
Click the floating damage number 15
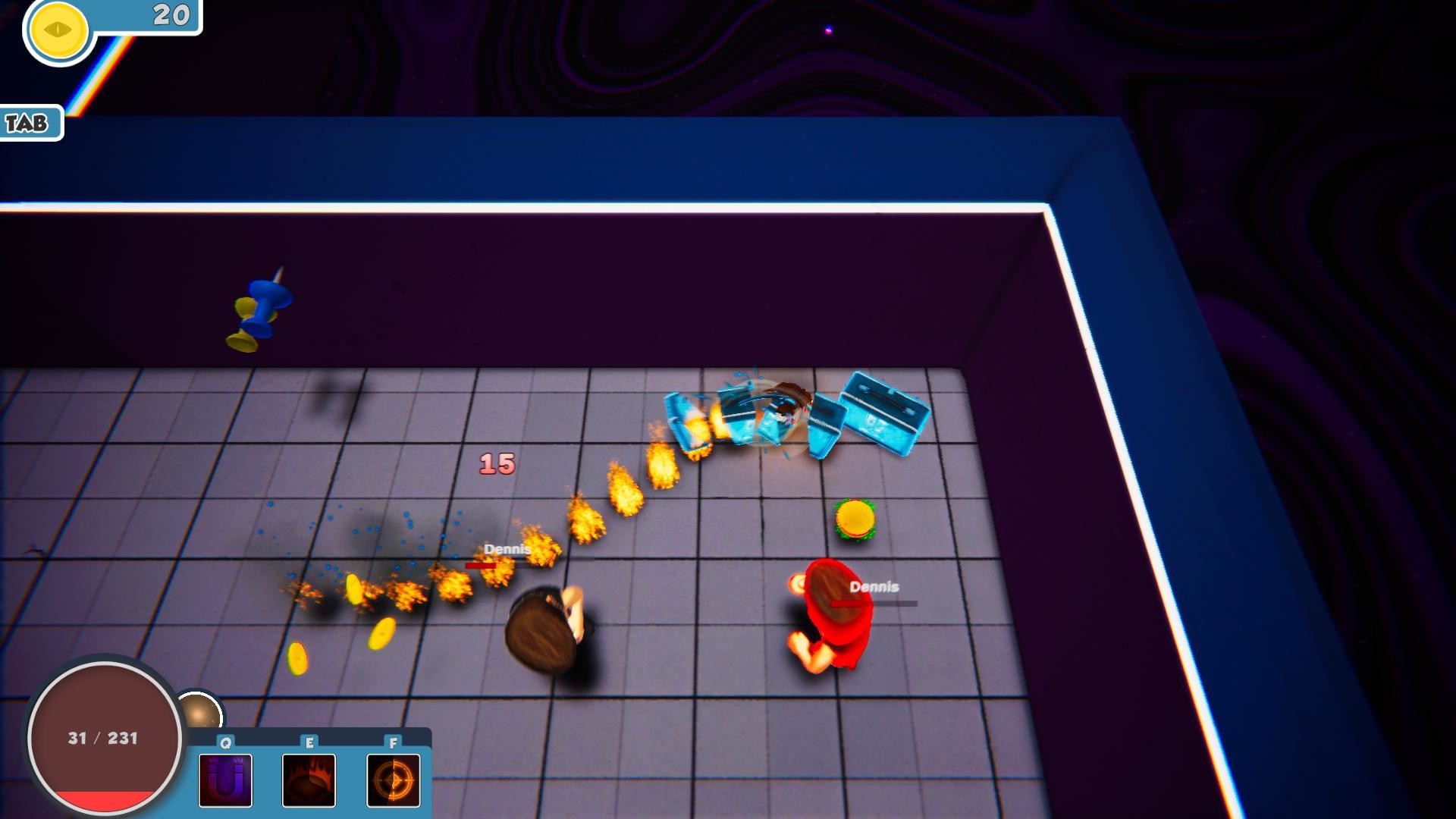[x=497, y=465]
